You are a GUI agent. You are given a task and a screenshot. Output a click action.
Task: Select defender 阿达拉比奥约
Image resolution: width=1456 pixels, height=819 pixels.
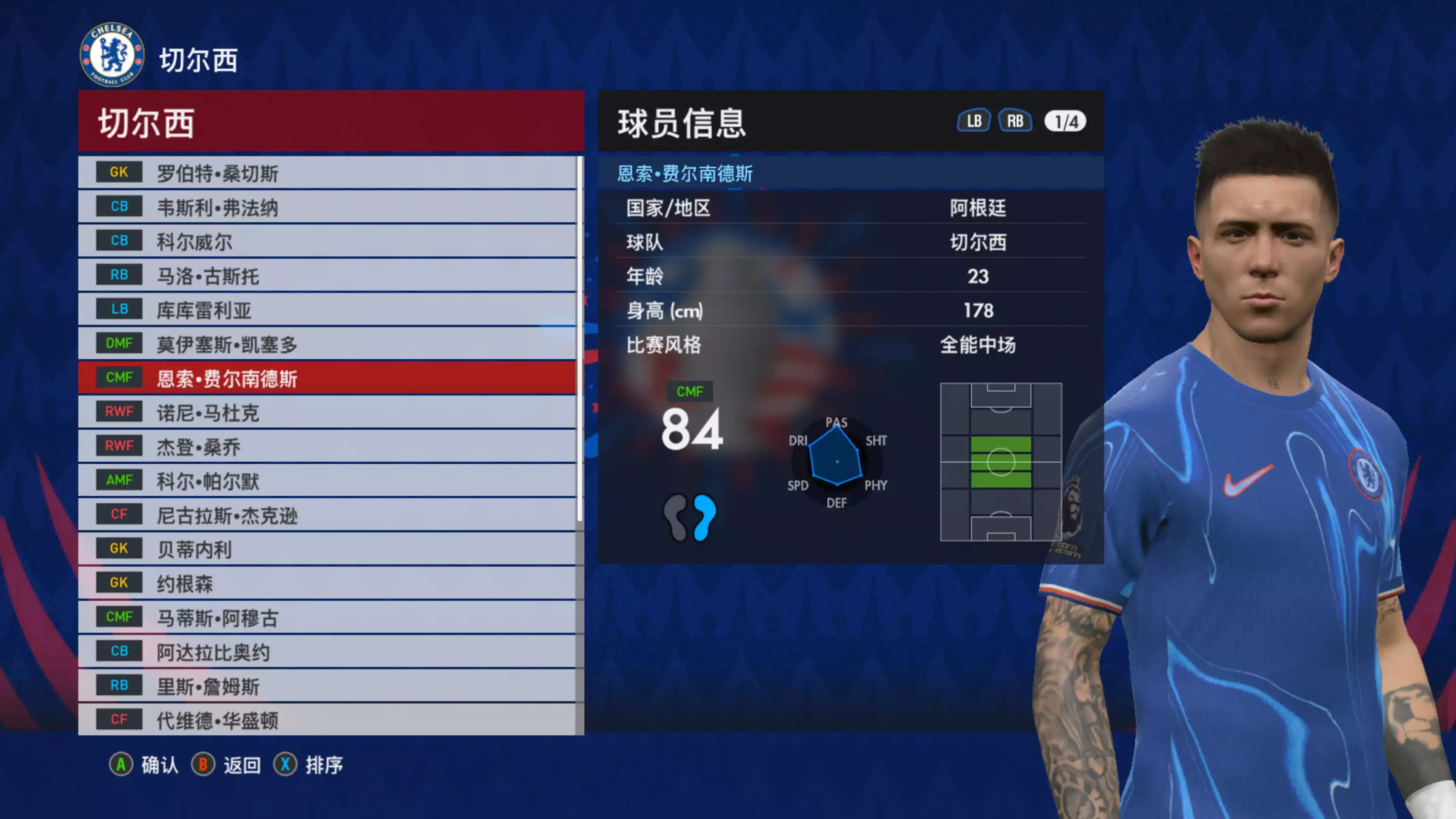click(x=328, y=652)
